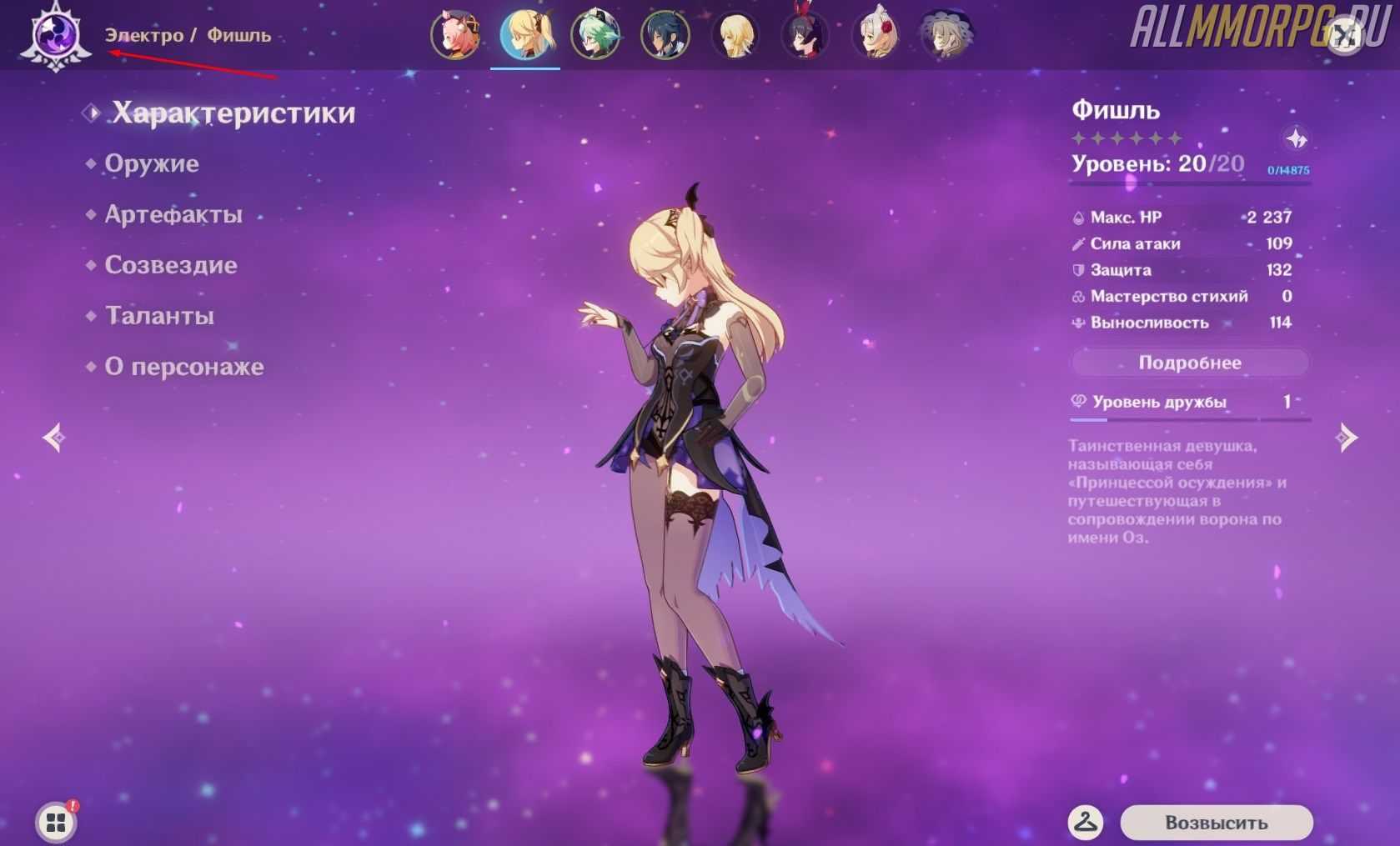Image resolution: width=1400 pixels, height=846 pixels.
Task: Select the Характеристики menu entry
Action: (233, 113)
